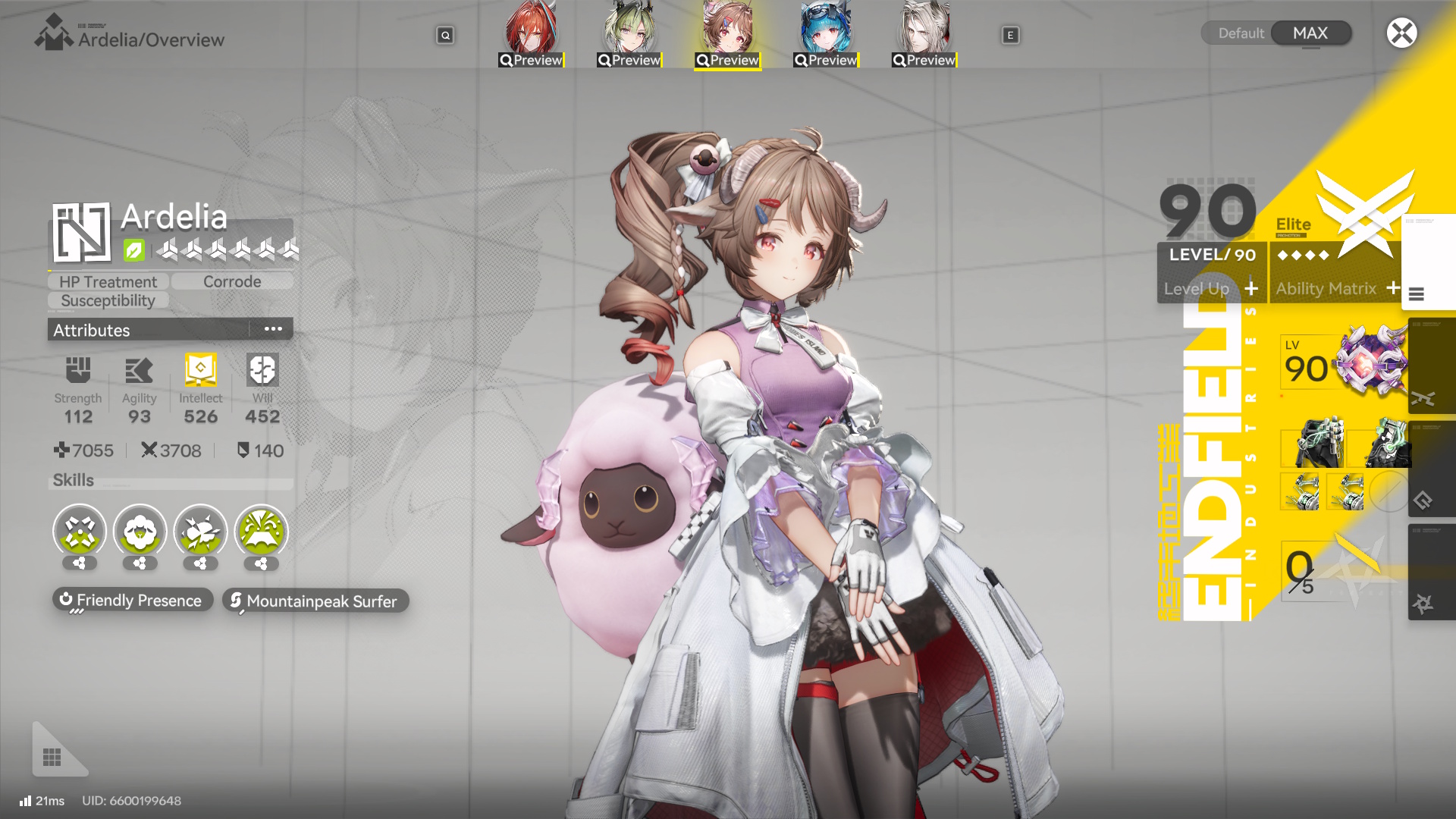Open the hamburger menu on the right panel
The image size is (1456, 819).
click(x=1417, y=296)
